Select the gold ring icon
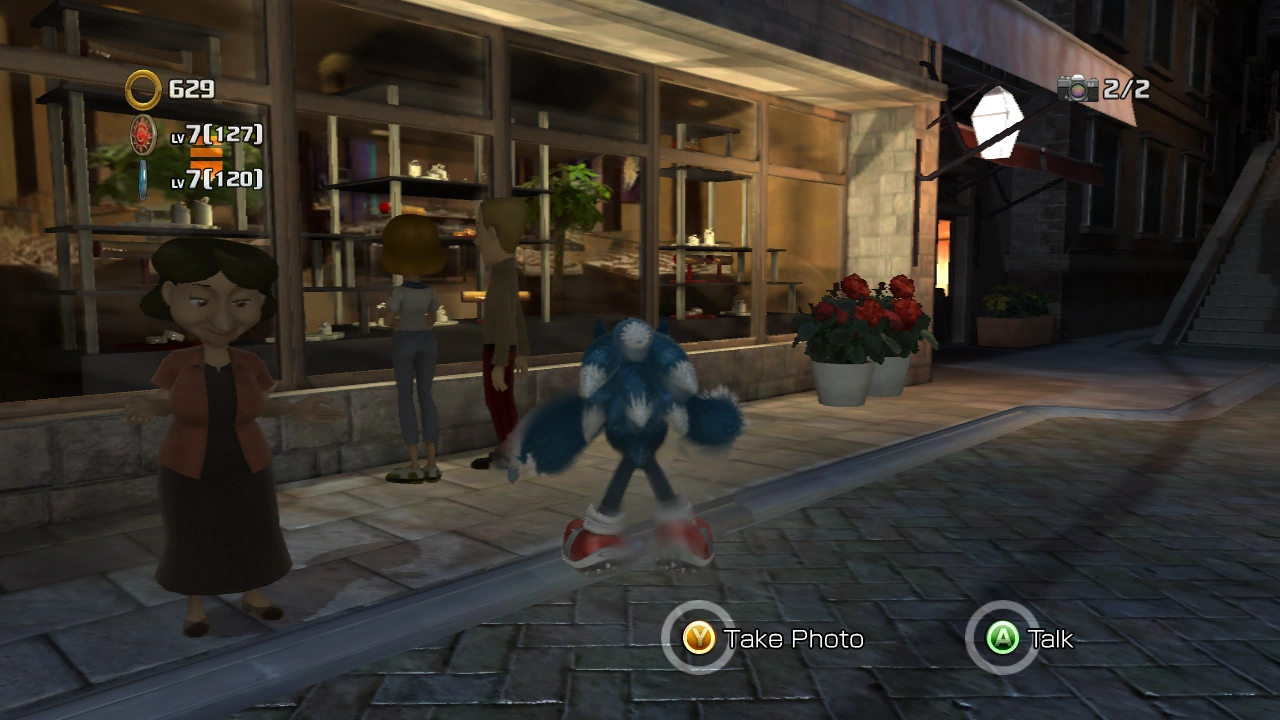This screenshot has width=1280, height=720. (143, 90)
